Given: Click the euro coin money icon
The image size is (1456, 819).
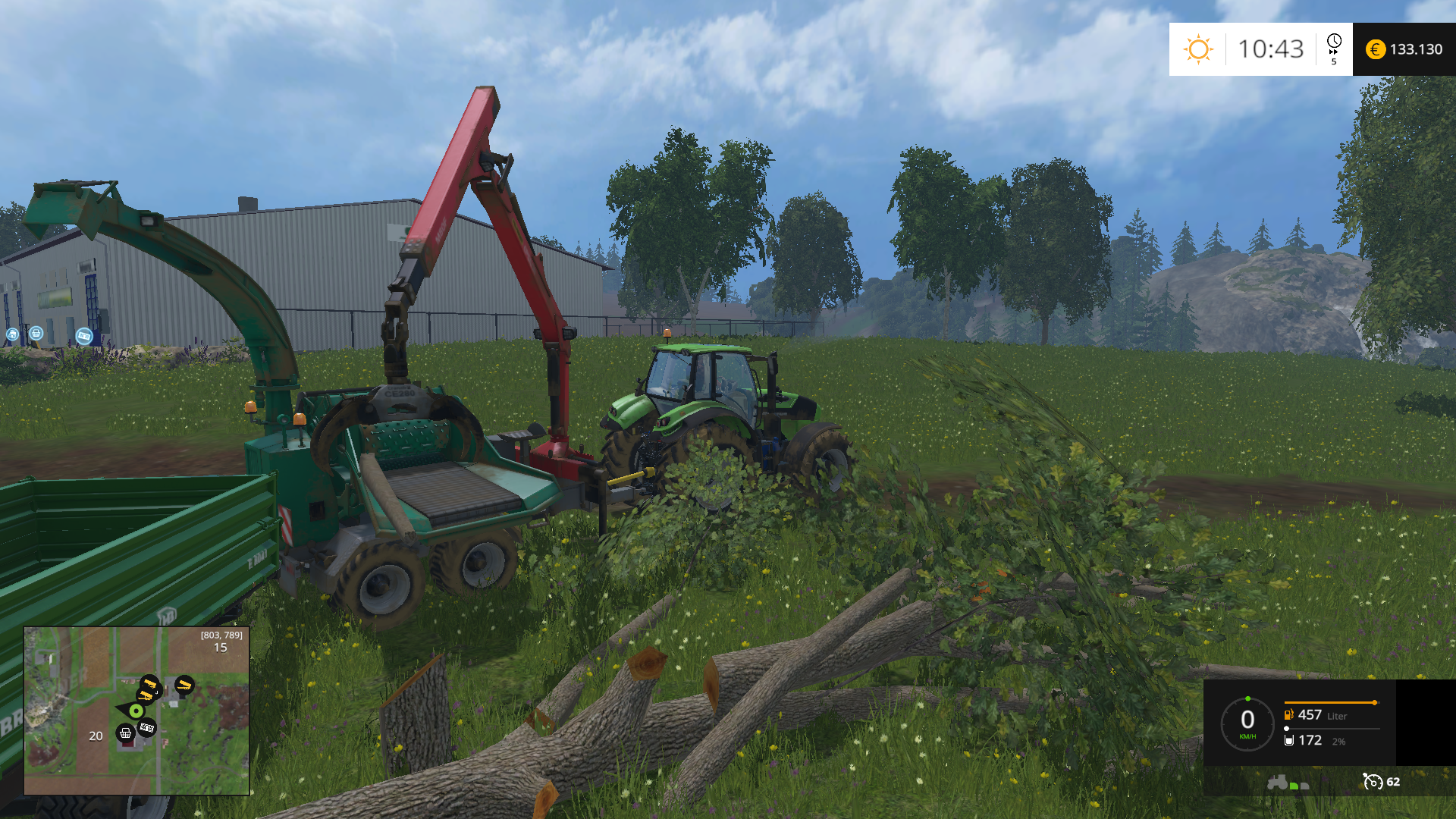Looking at the screenshot, I should point(1375,49).
